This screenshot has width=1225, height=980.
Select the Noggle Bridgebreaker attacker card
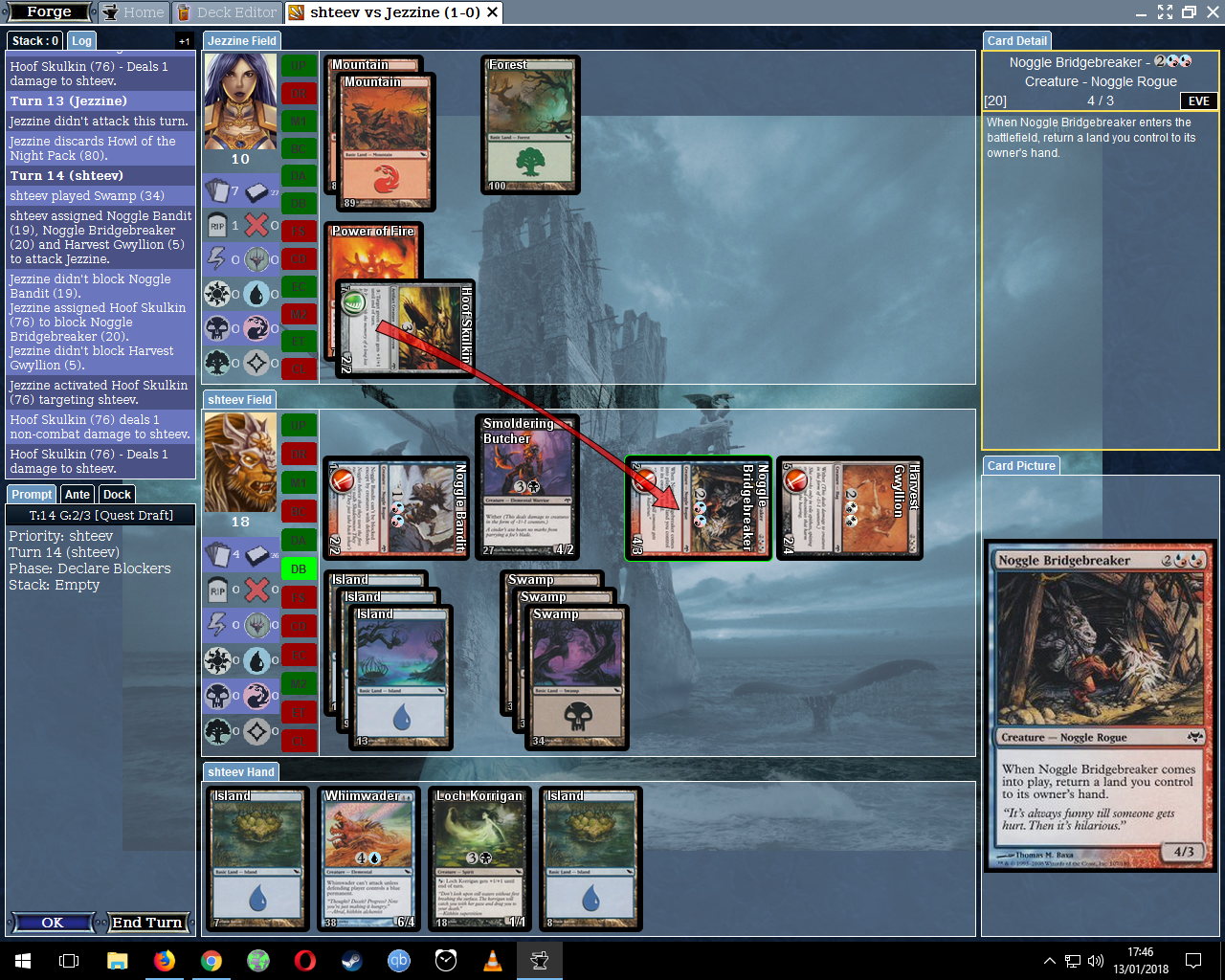coord(699,508)
